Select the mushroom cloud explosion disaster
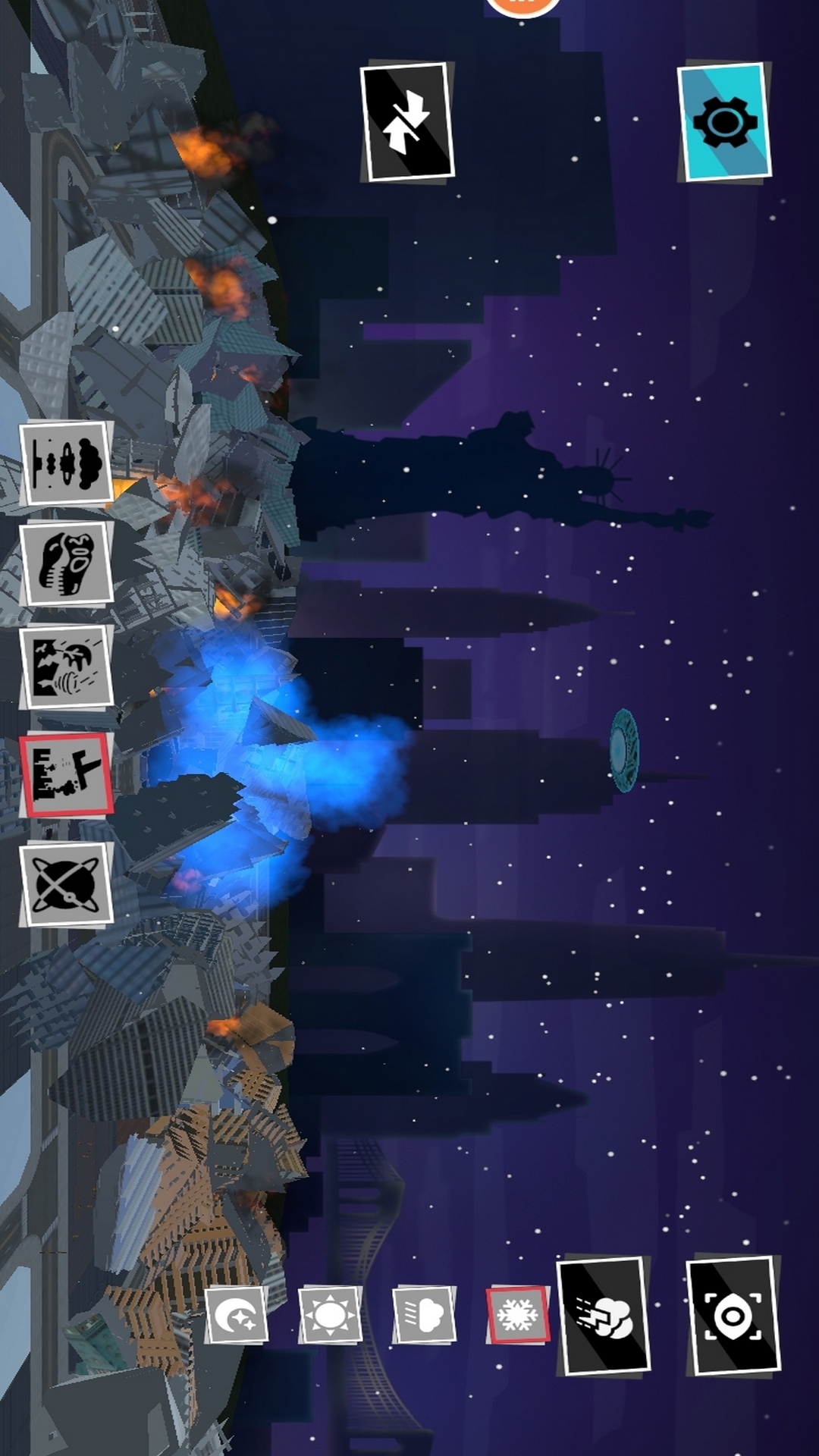The height and width of the screenshot is (1456, 819). pos(66,463)
